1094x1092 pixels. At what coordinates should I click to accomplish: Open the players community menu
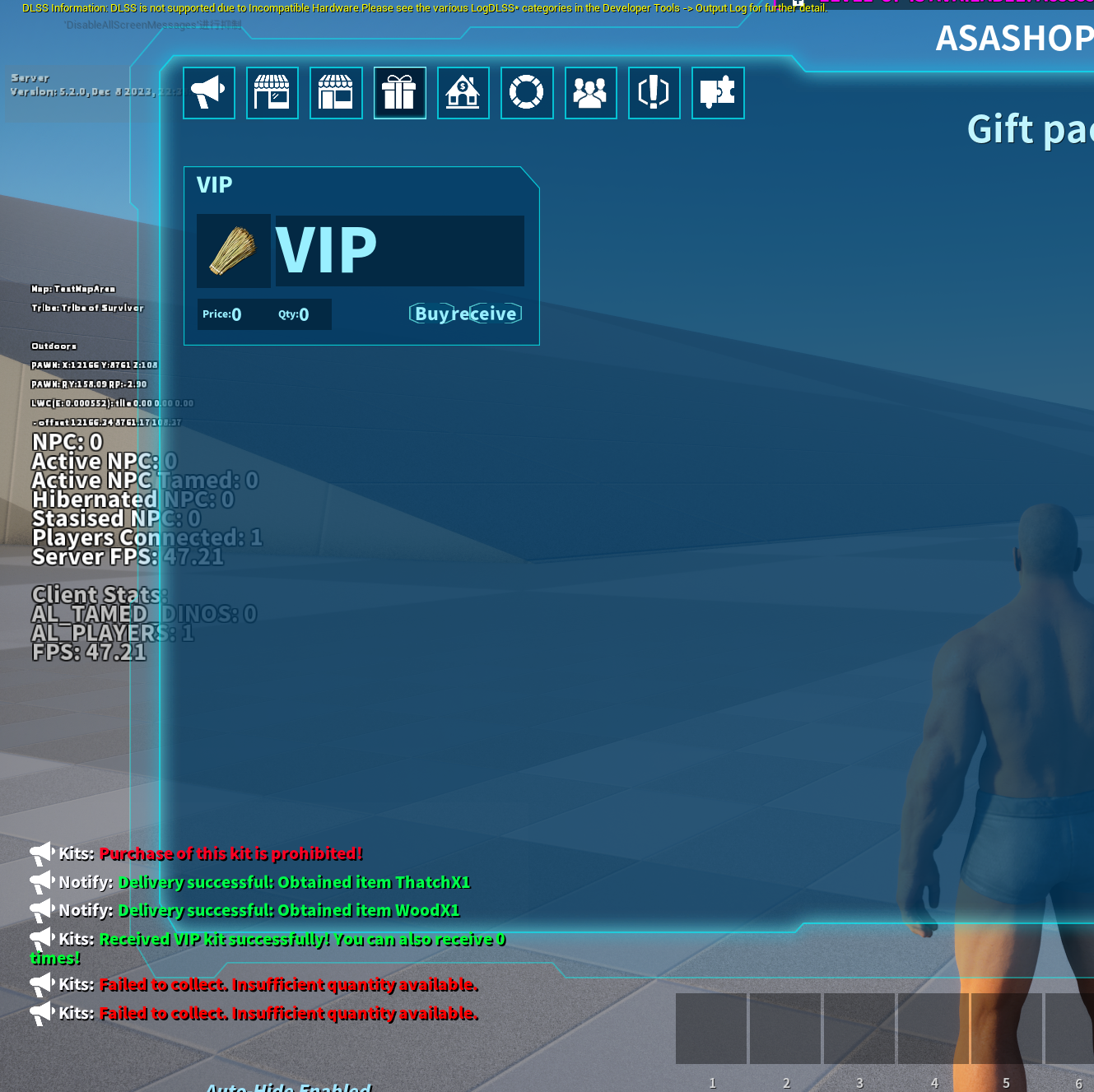click(590, 92)
